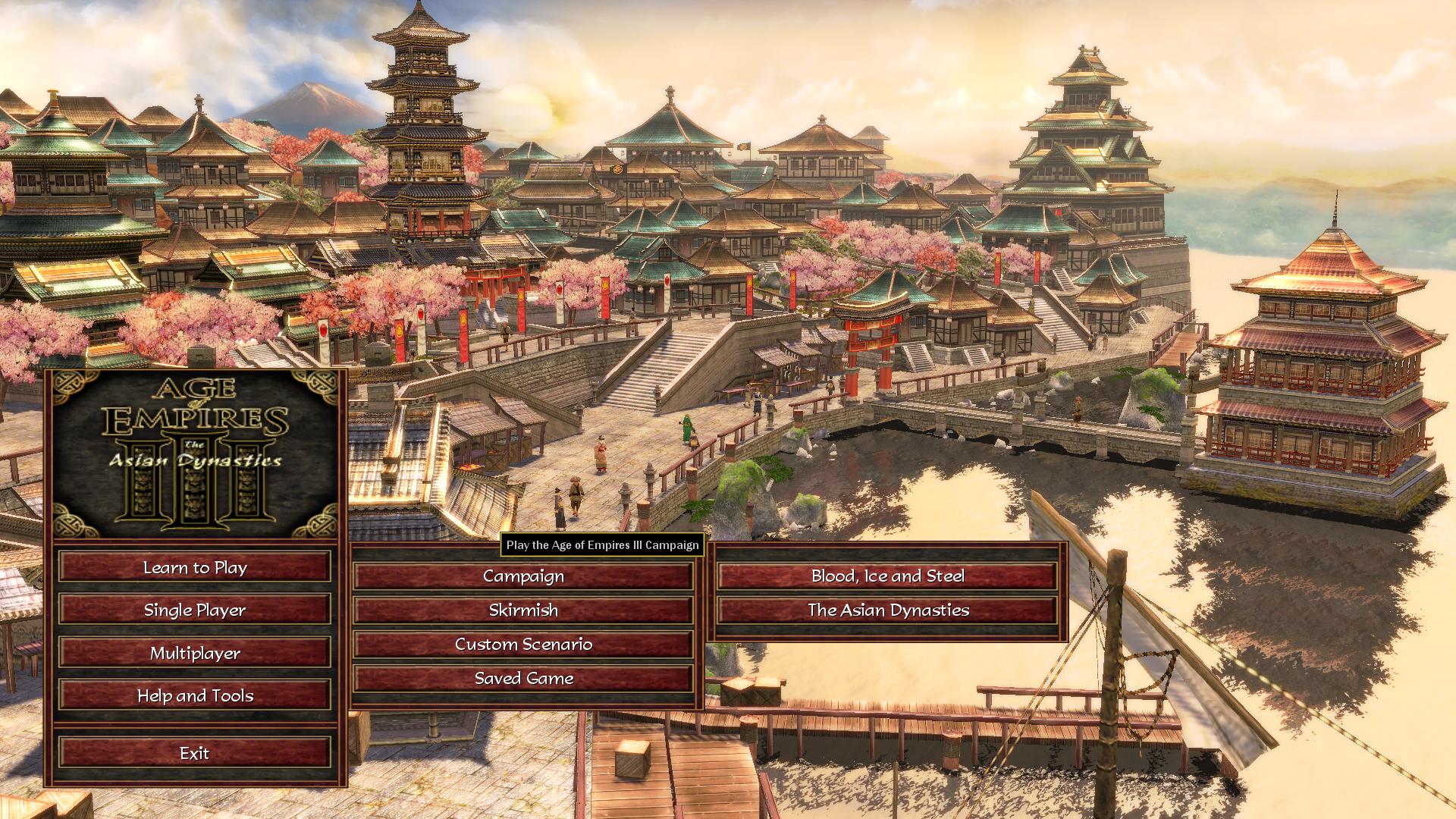Start a Skirmish game
The width and height of the screenshot is (1456, 819).
(523, 610)
